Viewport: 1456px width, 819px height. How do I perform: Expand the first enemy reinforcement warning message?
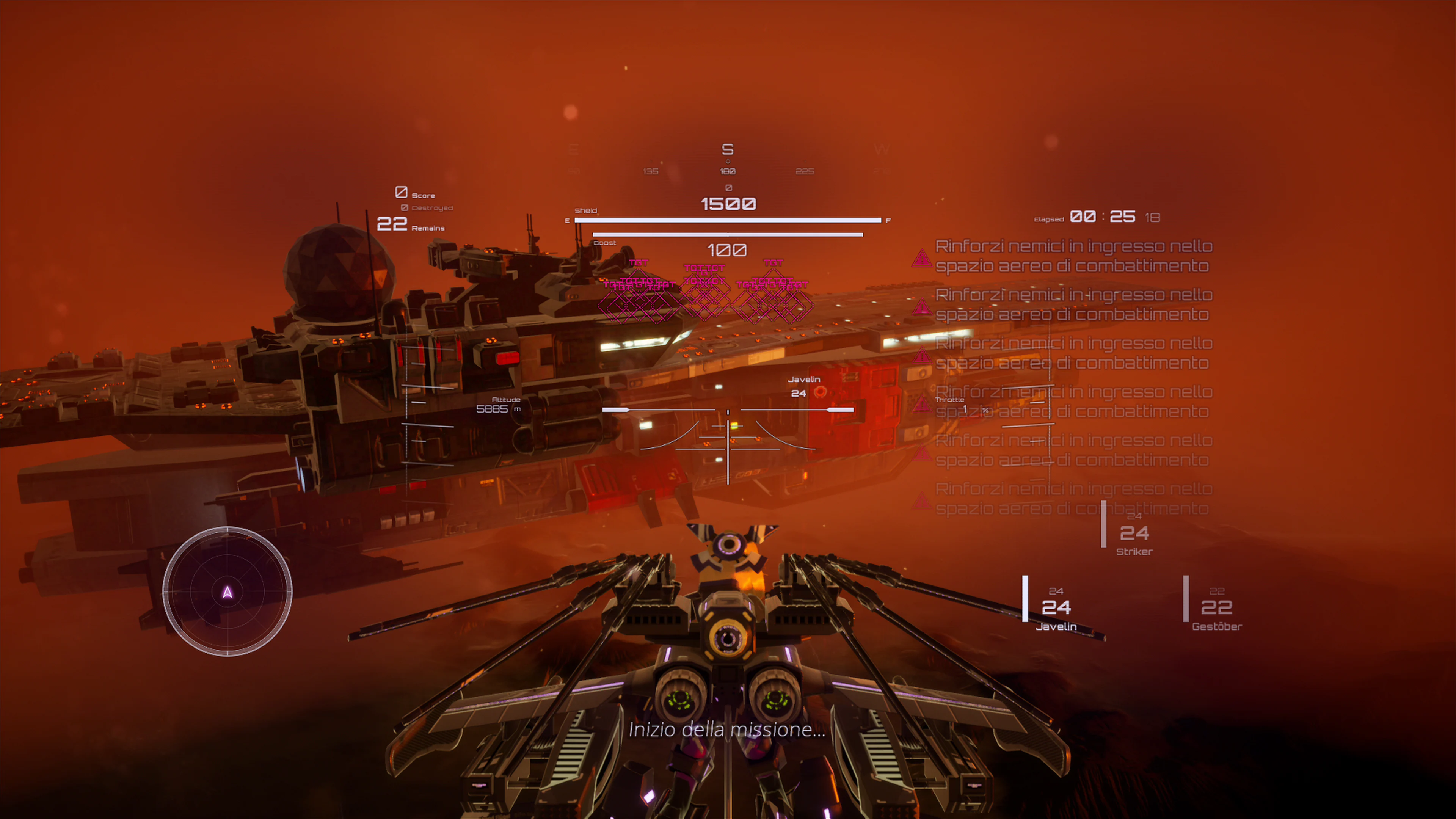tap(1074, 256)
